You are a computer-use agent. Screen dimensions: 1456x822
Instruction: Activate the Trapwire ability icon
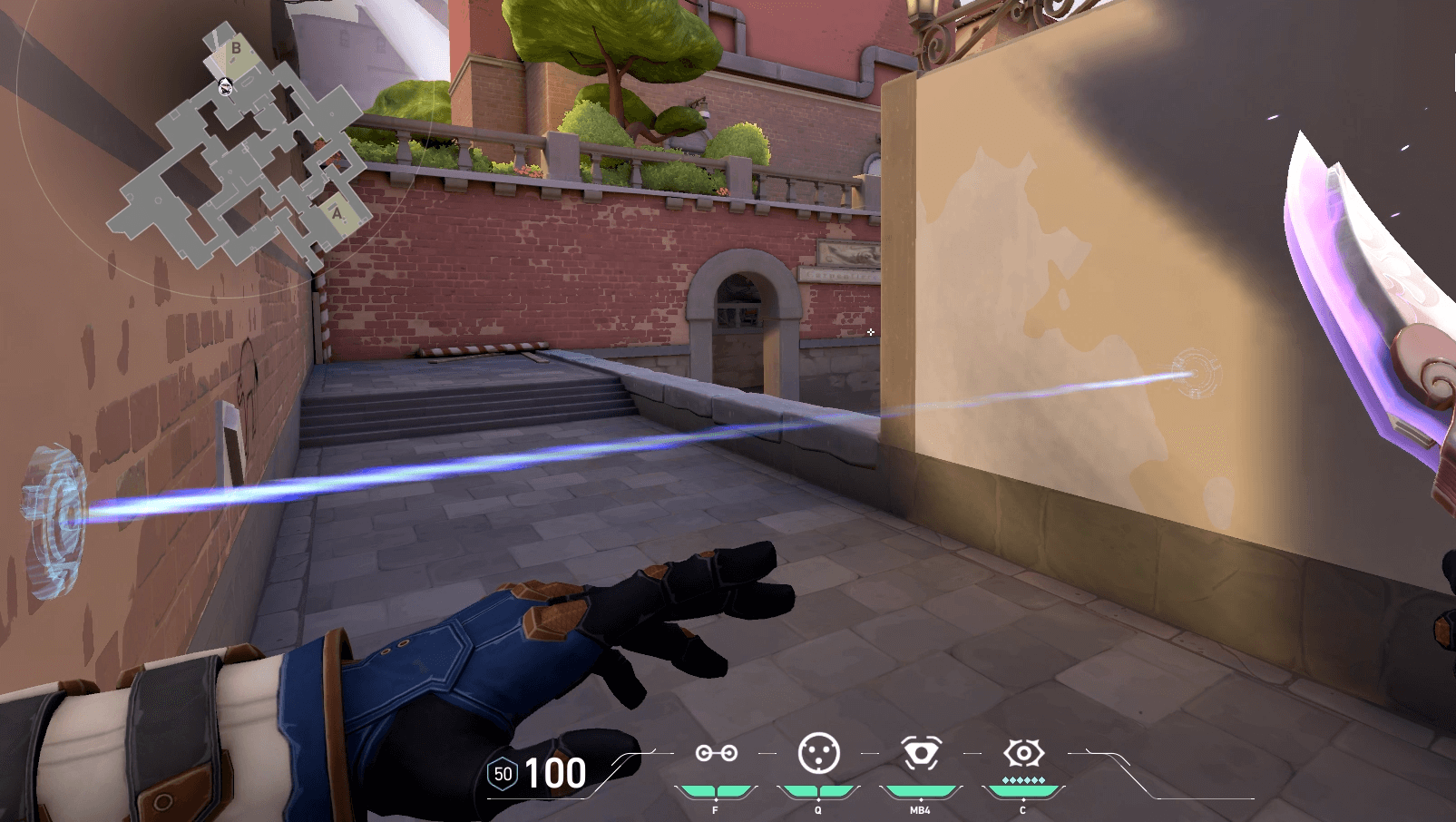coord(716,753)
